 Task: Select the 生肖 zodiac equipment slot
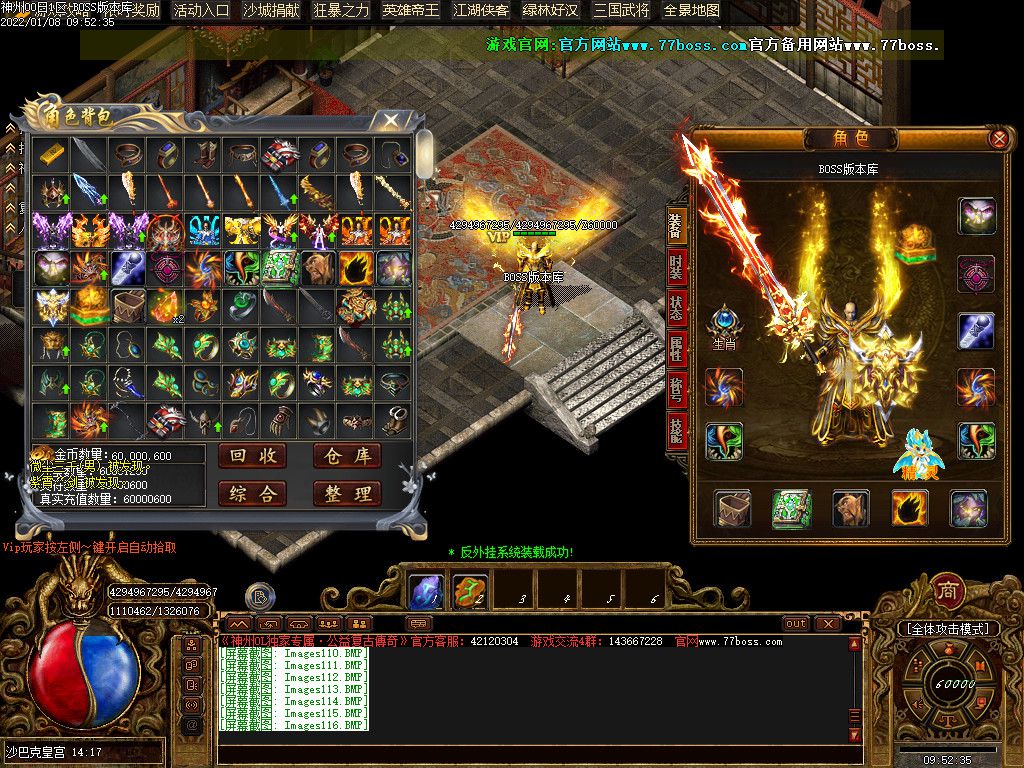click(723, 326)
